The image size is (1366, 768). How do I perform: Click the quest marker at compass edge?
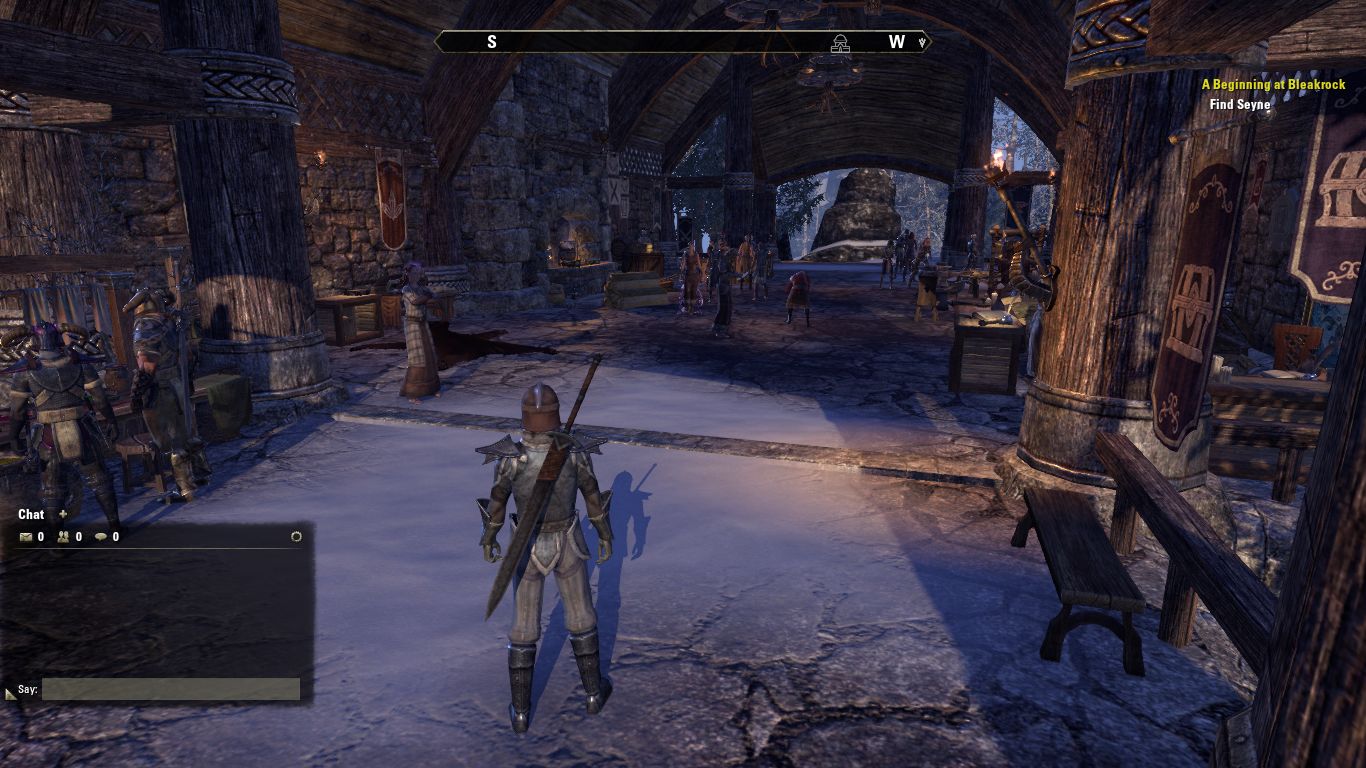[x=923, y=42]
